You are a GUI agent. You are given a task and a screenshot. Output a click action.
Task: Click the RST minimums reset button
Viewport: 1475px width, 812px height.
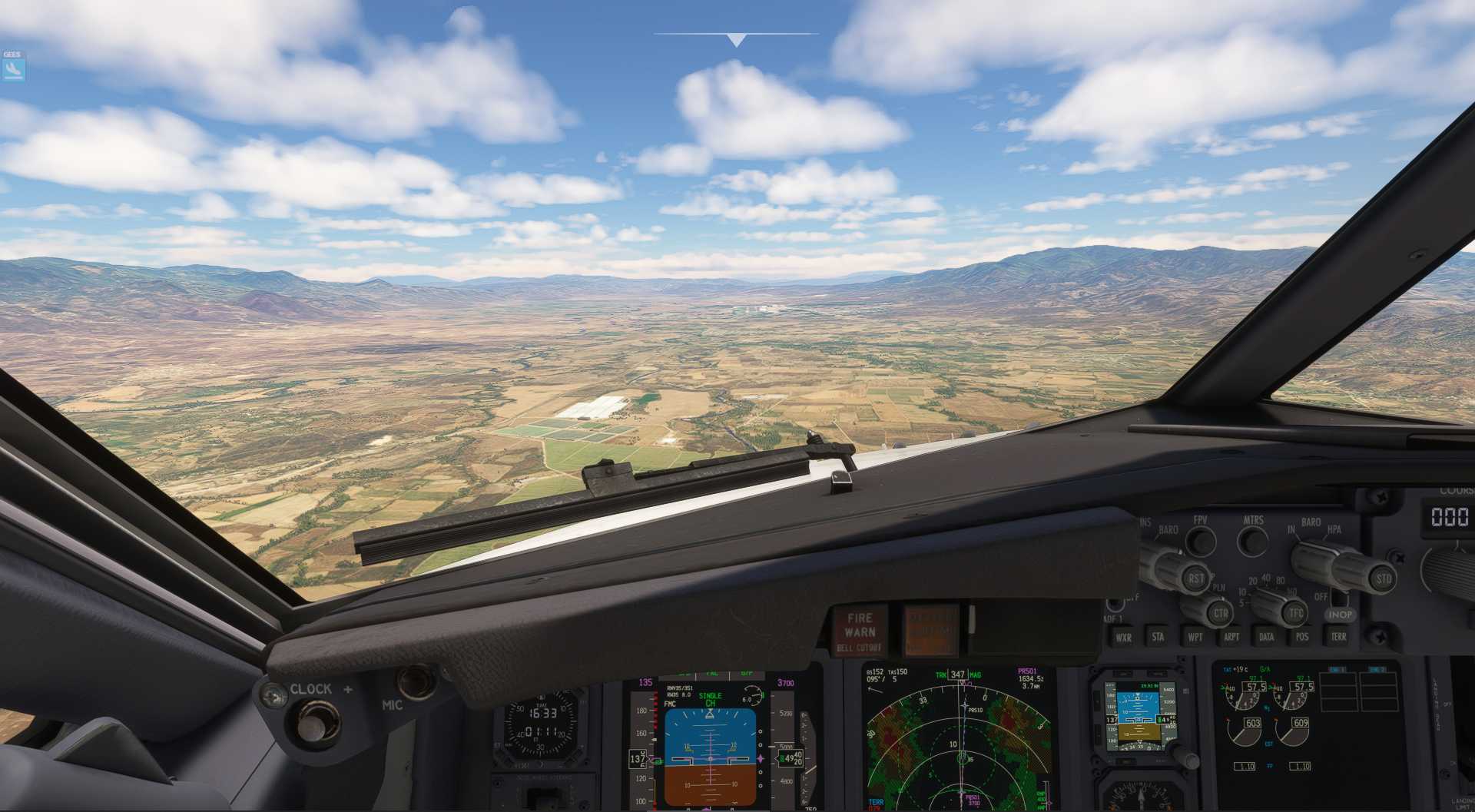coord(1196,579)
